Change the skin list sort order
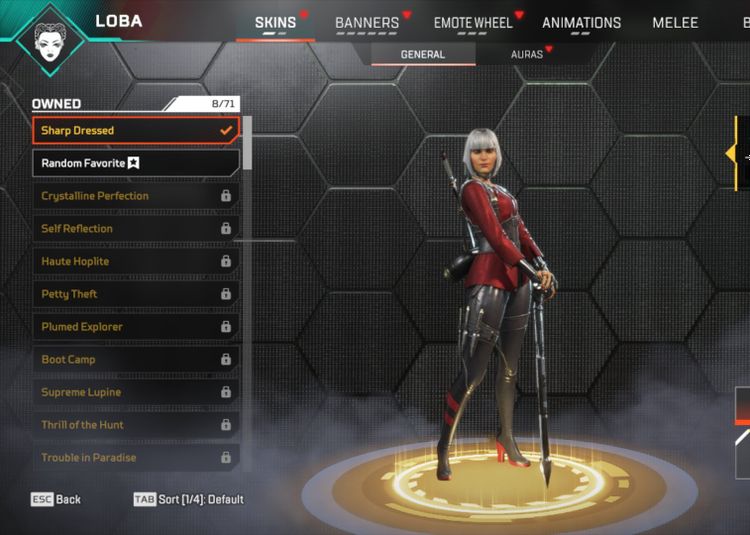The width and height of the screenshot is (750, 535). pos(189,499)
